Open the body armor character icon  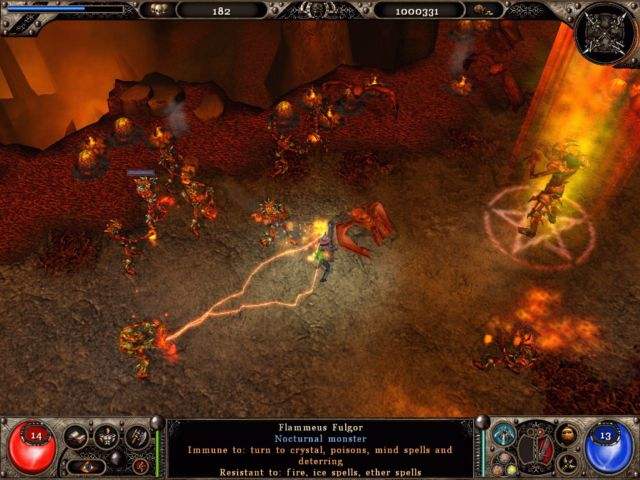(106, 437)
